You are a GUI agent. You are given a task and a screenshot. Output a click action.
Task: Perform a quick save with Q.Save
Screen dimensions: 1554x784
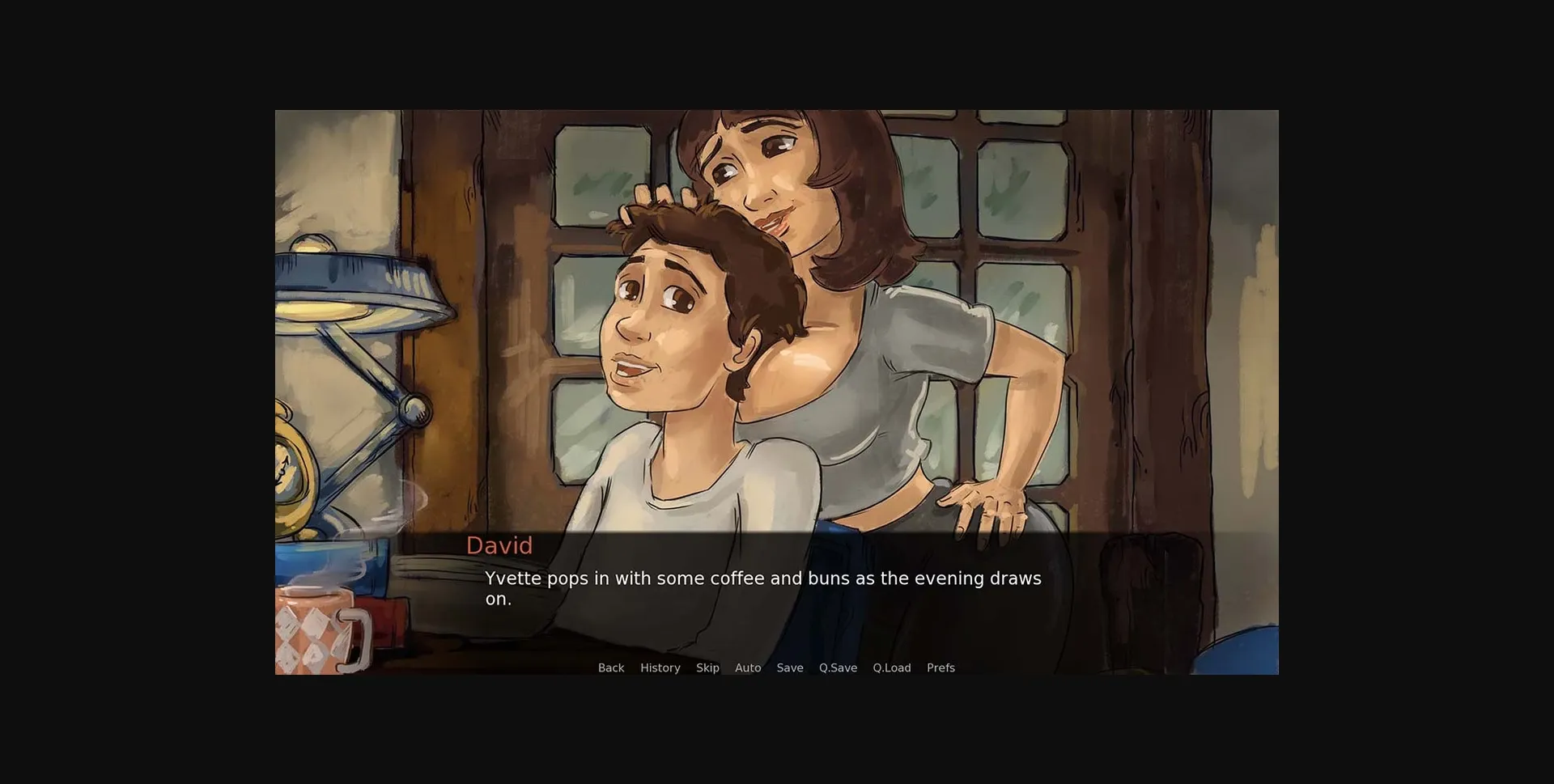point(837,667)
